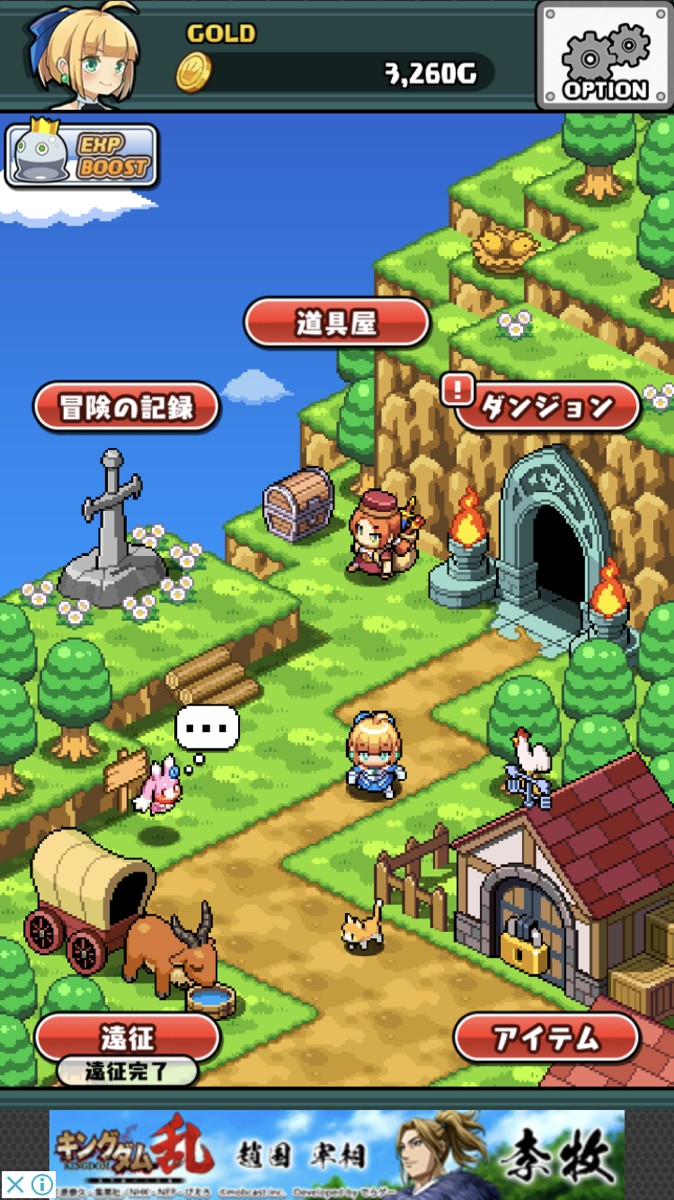The height and width of the screenshot is (1200, 674).
Task: Close the ad with the X icon
Action: coord(14,1186)
